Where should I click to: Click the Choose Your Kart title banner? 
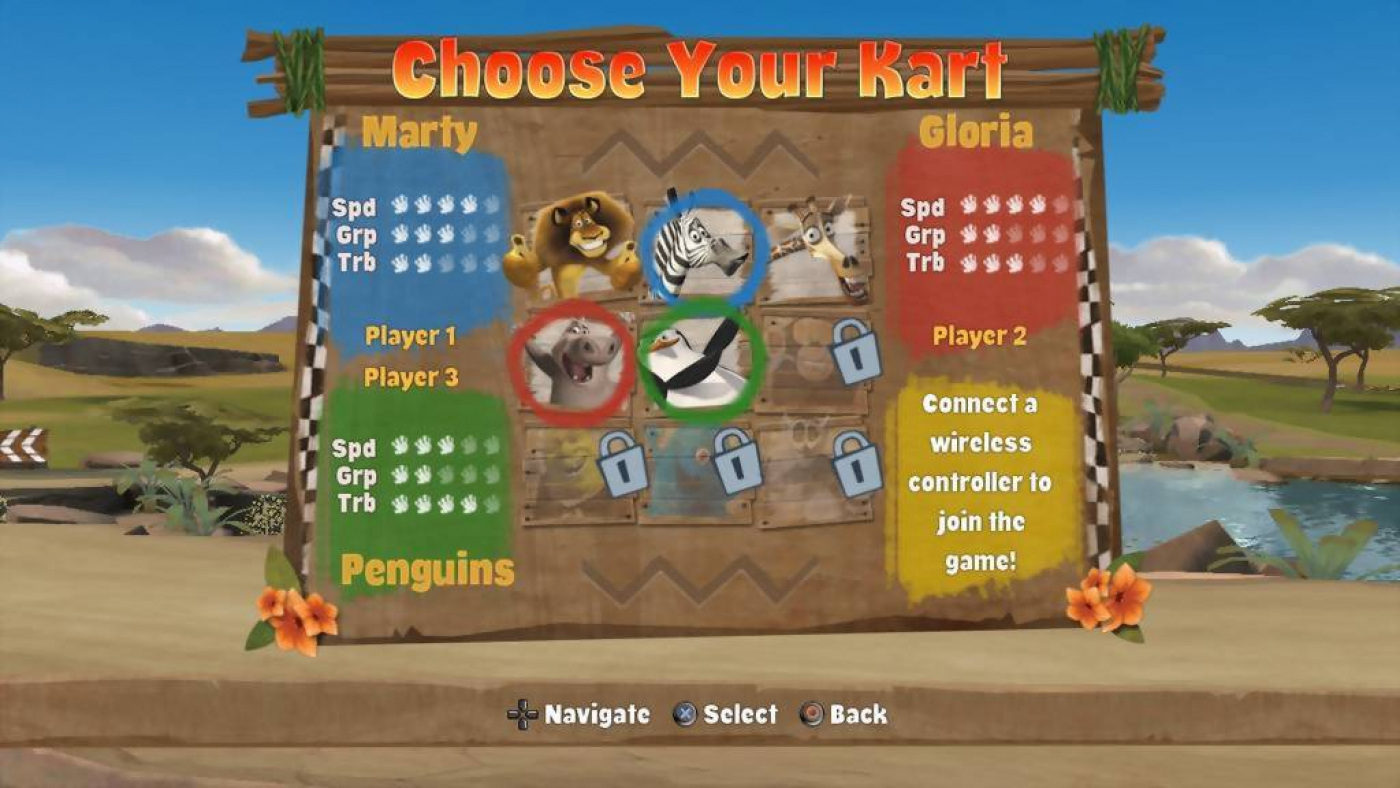[700, 66]
